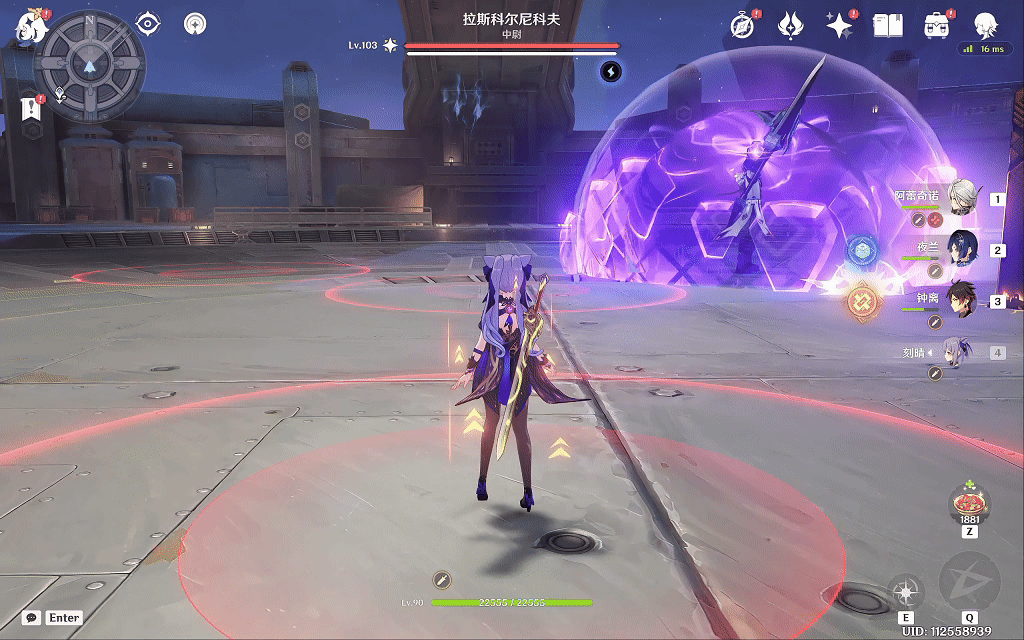Screen dimensions: 1024x640
Task: Use the food dish quick item
Action: [969, 500]
